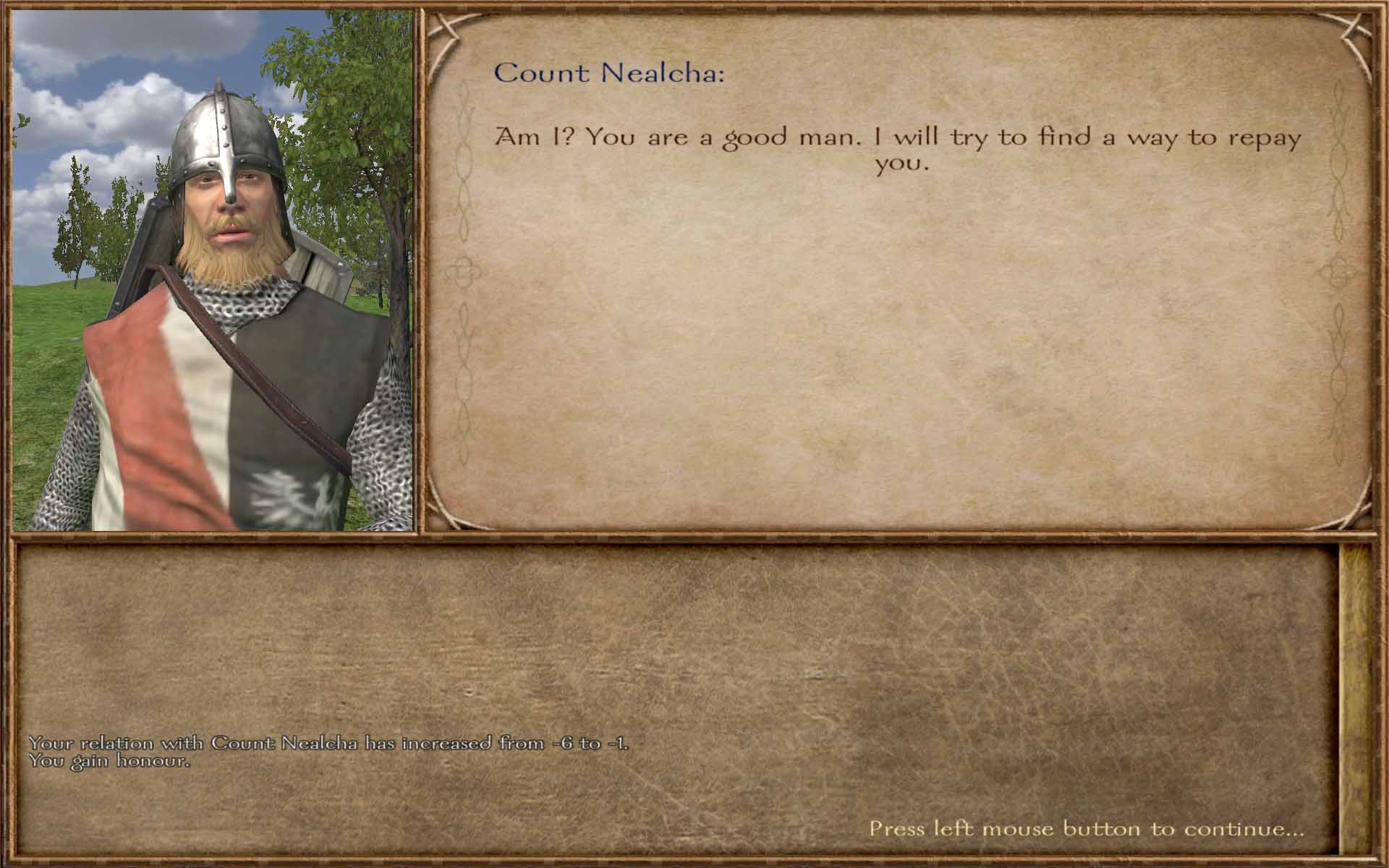Continue the dialogue via the continue prompt

tap(1086, 829)
